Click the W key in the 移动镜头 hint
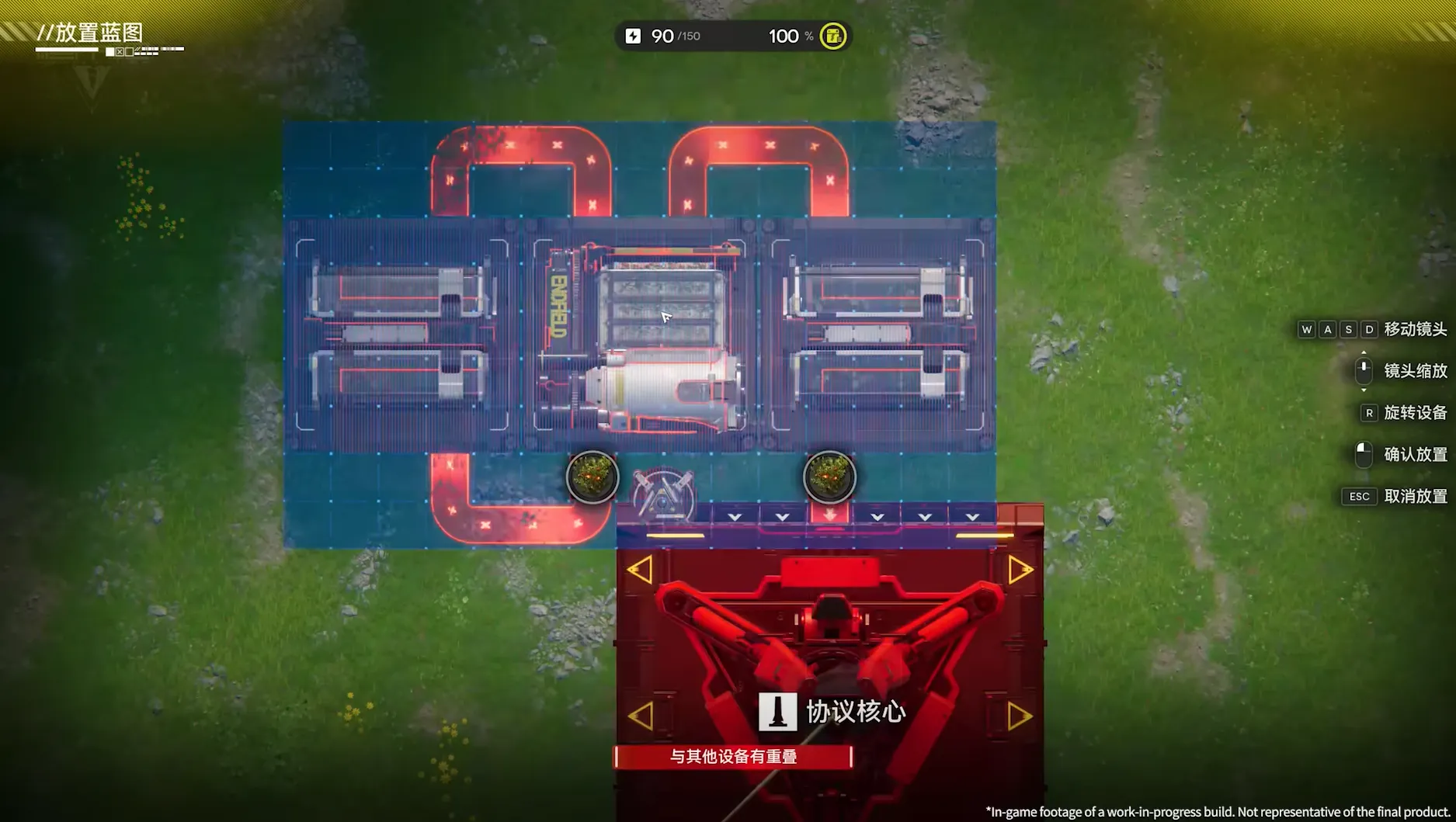 (1308, 329)
